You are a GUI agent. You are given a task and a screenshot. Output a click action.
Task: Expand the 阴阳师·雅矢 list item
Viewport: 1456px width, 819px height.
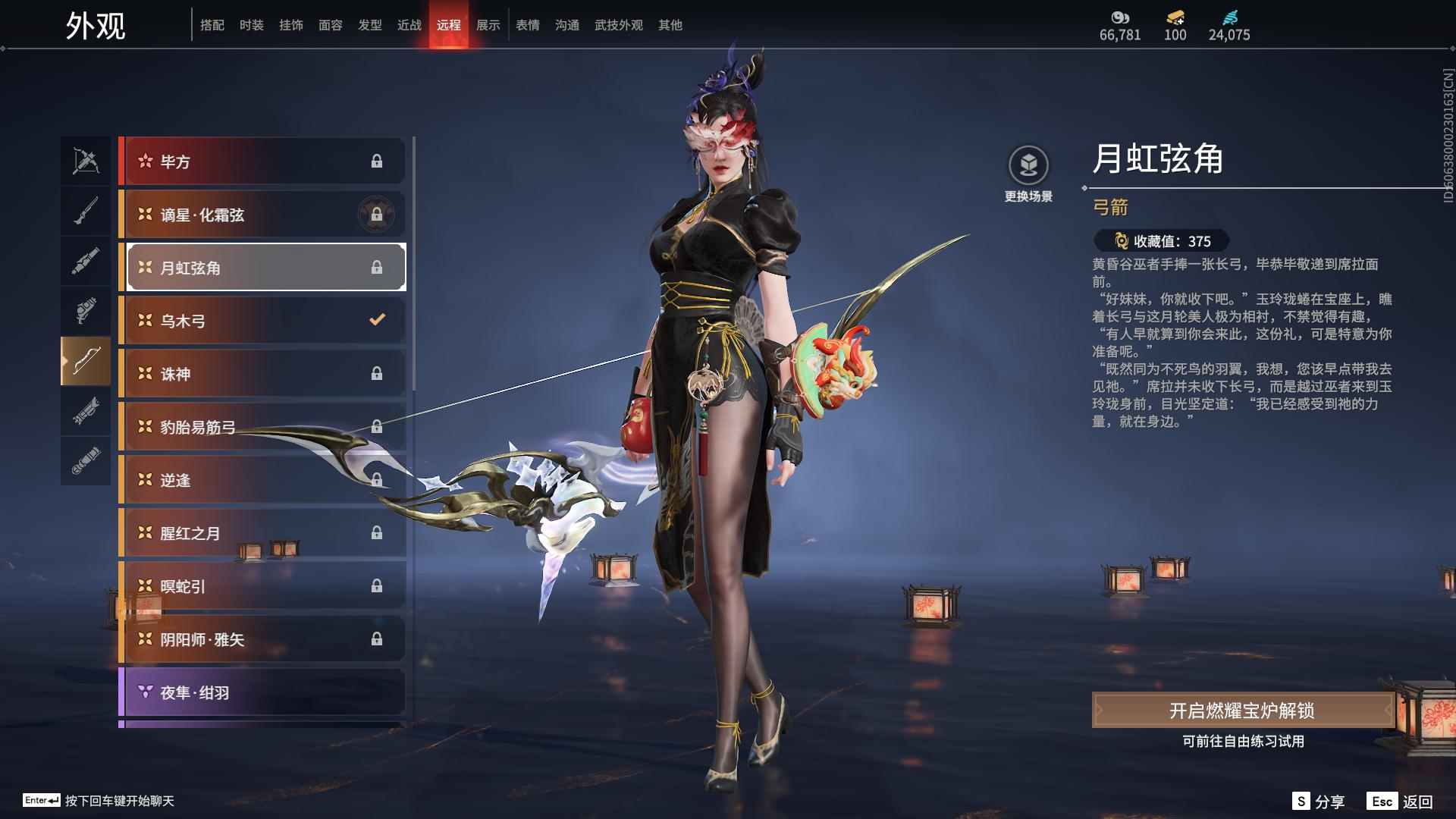click(262, 639)
